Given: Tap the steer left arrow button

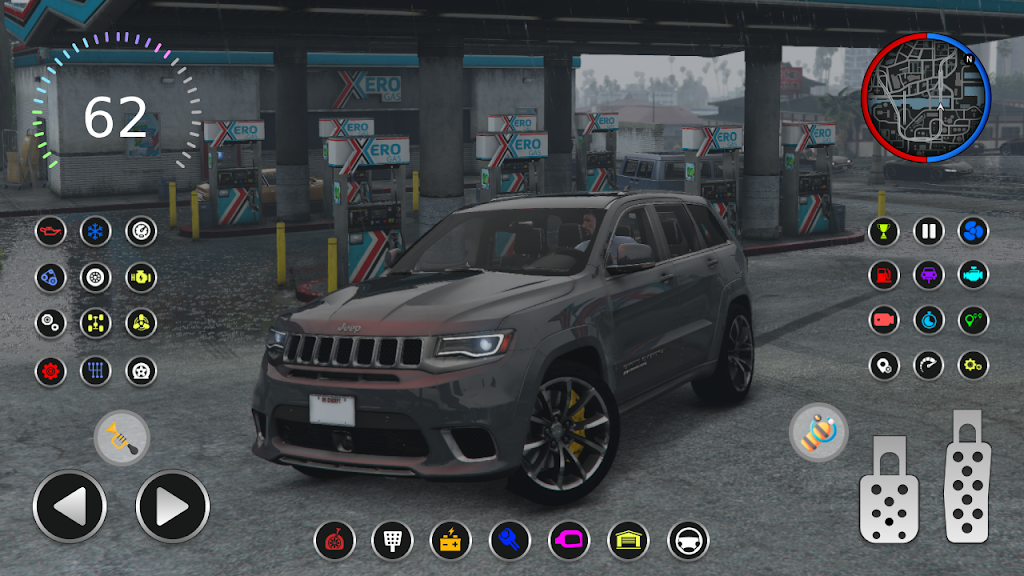Looking at the screenshot, I should [69, 507].
